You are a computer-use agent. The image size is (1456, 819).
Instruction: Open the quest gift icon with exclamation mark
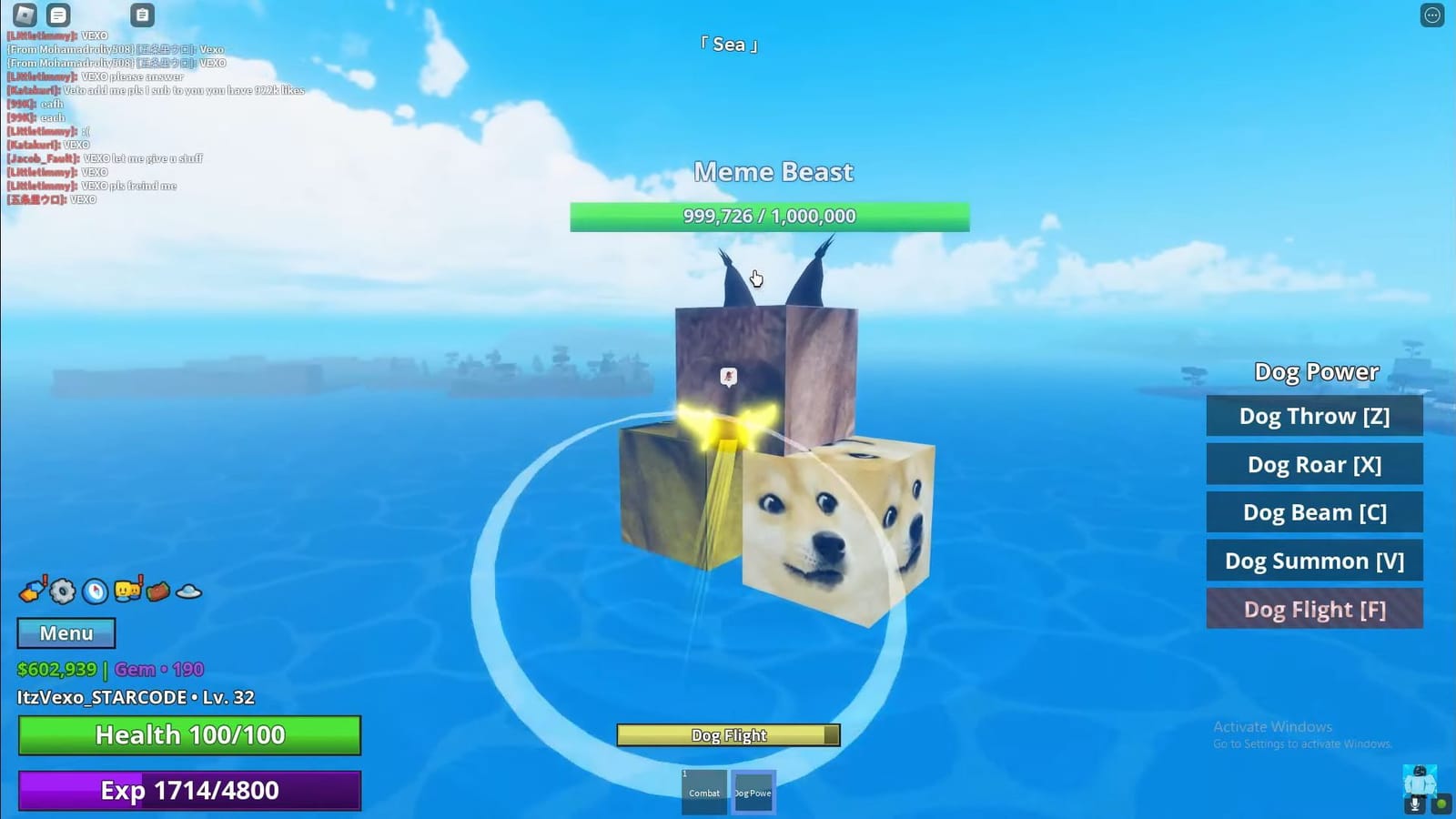tap(31, 590)
